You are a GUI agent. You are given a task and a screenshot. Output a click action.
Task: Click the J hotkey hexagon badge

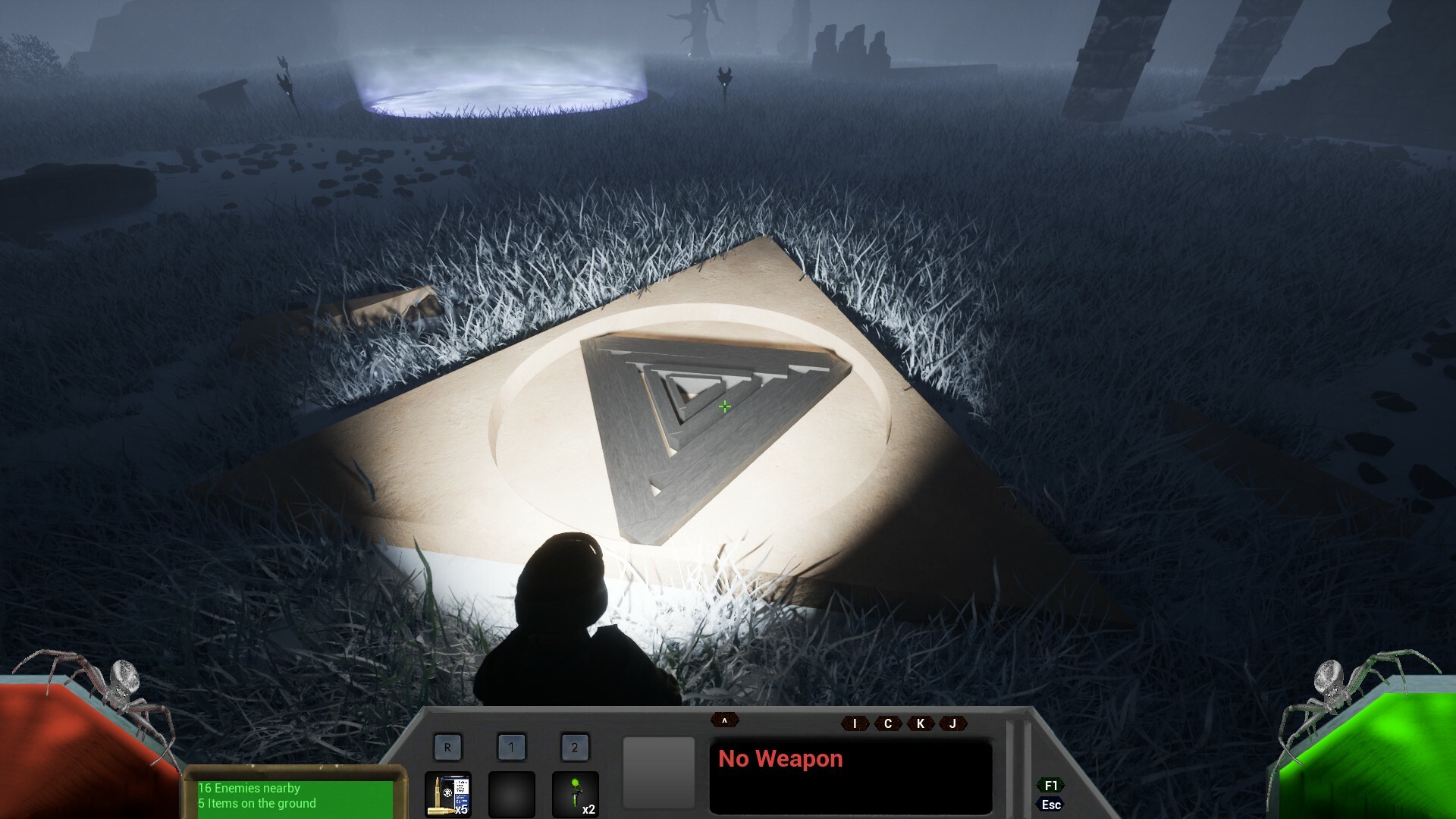951,724
